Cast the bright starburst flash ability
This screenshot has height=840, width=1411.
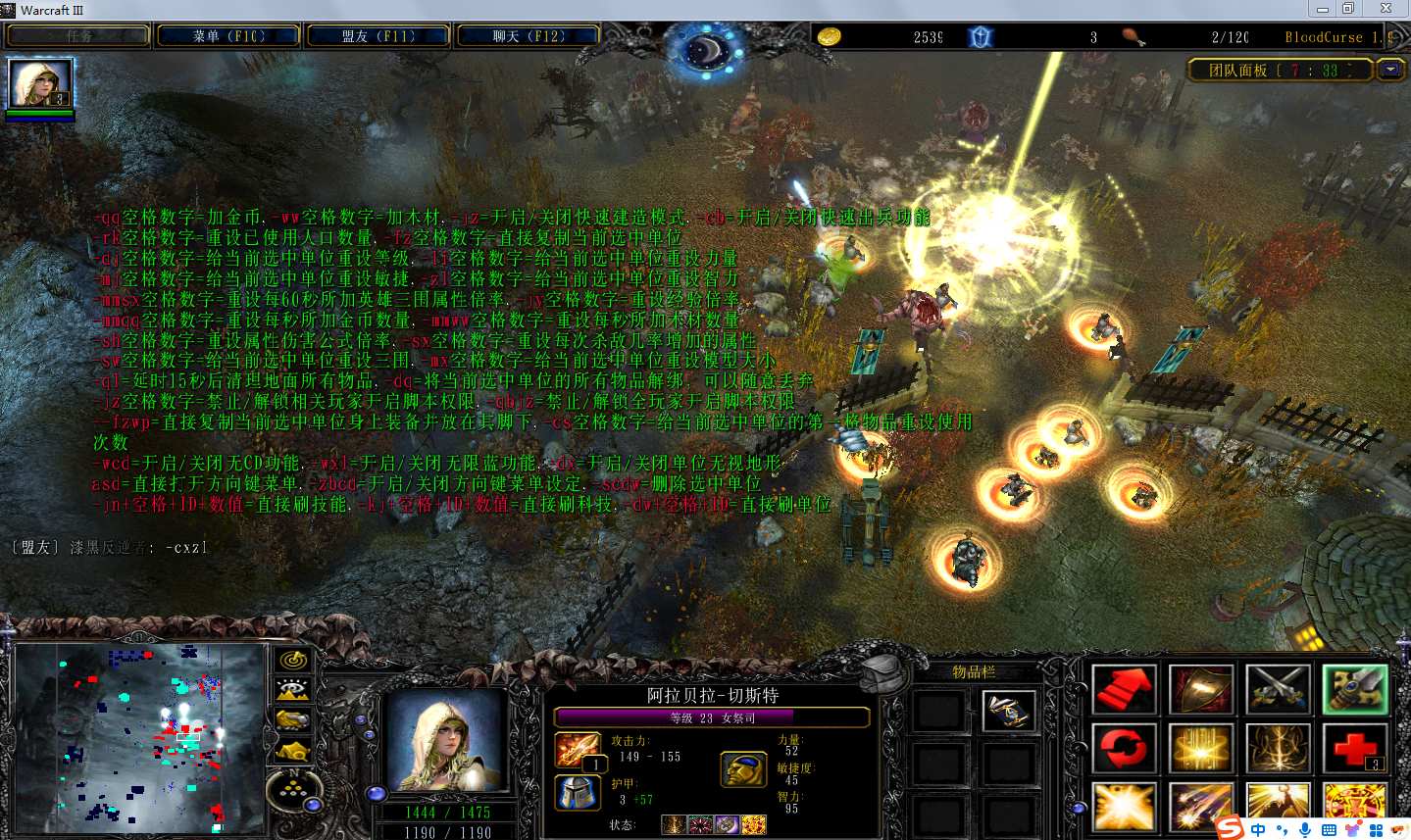1124,808
